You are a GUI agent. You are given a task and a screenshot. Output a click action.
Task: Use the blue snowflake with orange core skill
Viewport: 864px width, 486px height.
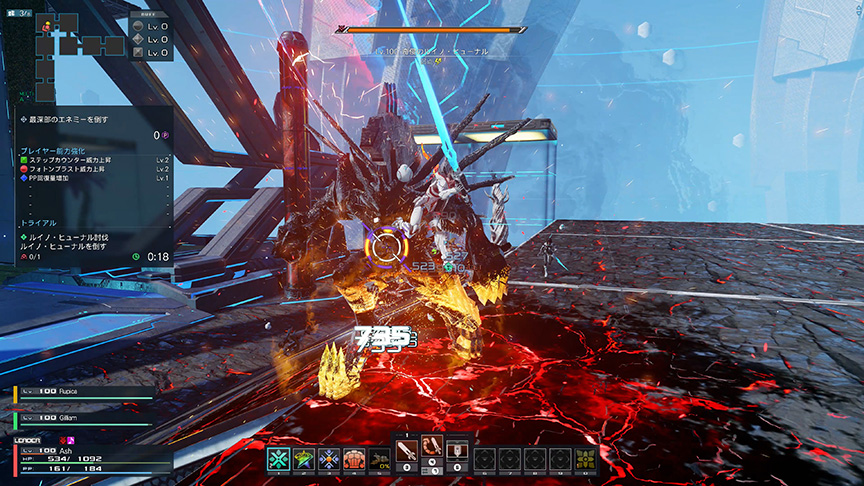click(329, 459)
